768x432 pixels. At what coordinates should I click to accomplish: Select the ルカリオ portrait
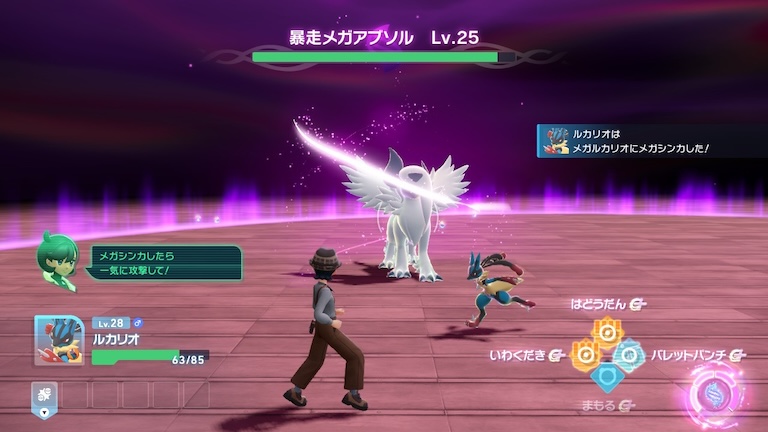[x=58, y=340]
